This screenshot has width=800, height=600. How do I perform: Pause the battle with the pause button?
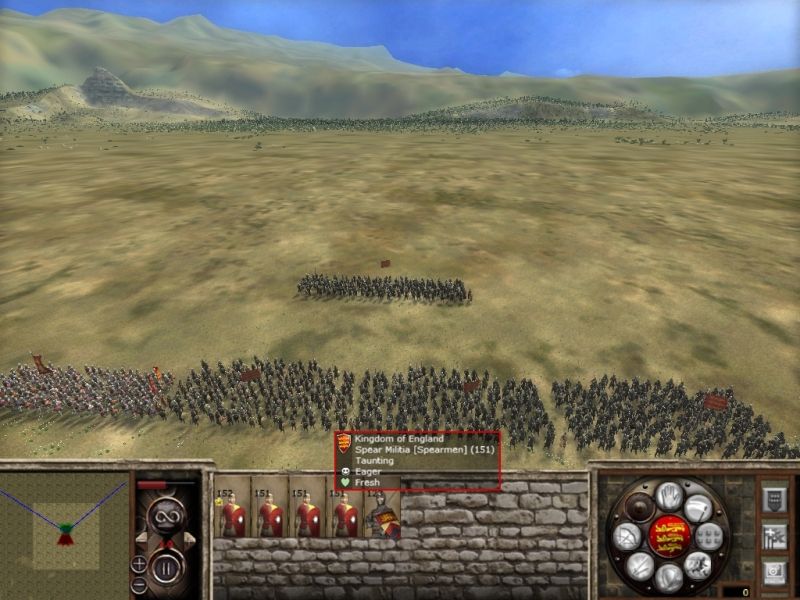167,568
